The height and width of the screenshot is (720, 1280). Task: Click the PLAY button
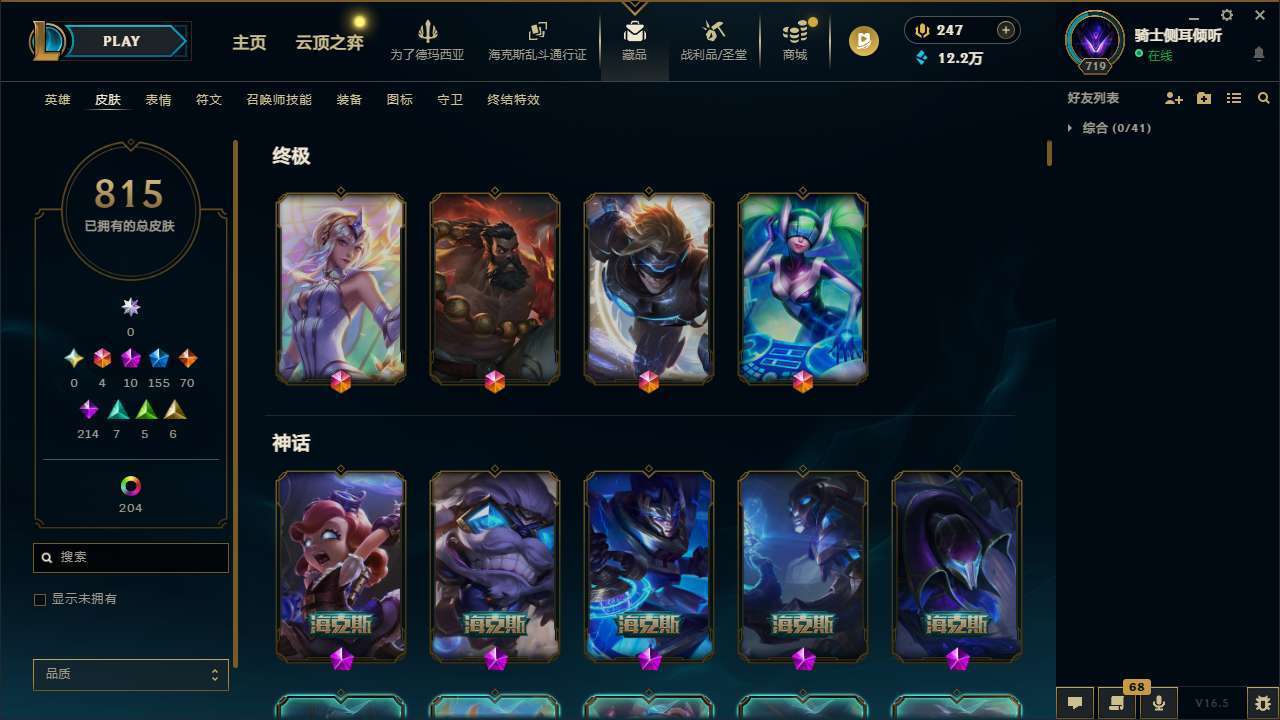(x=121, y=41)
